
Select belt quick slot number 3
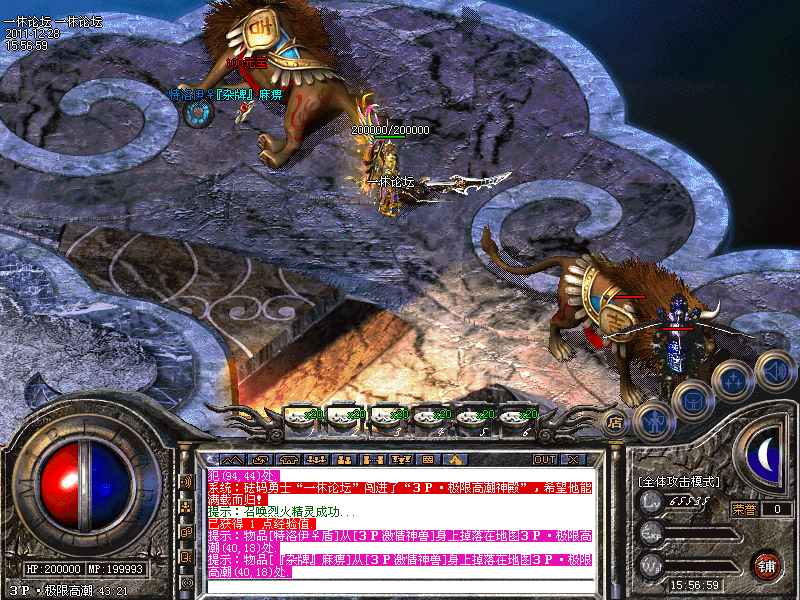click(x=385, y=414)
